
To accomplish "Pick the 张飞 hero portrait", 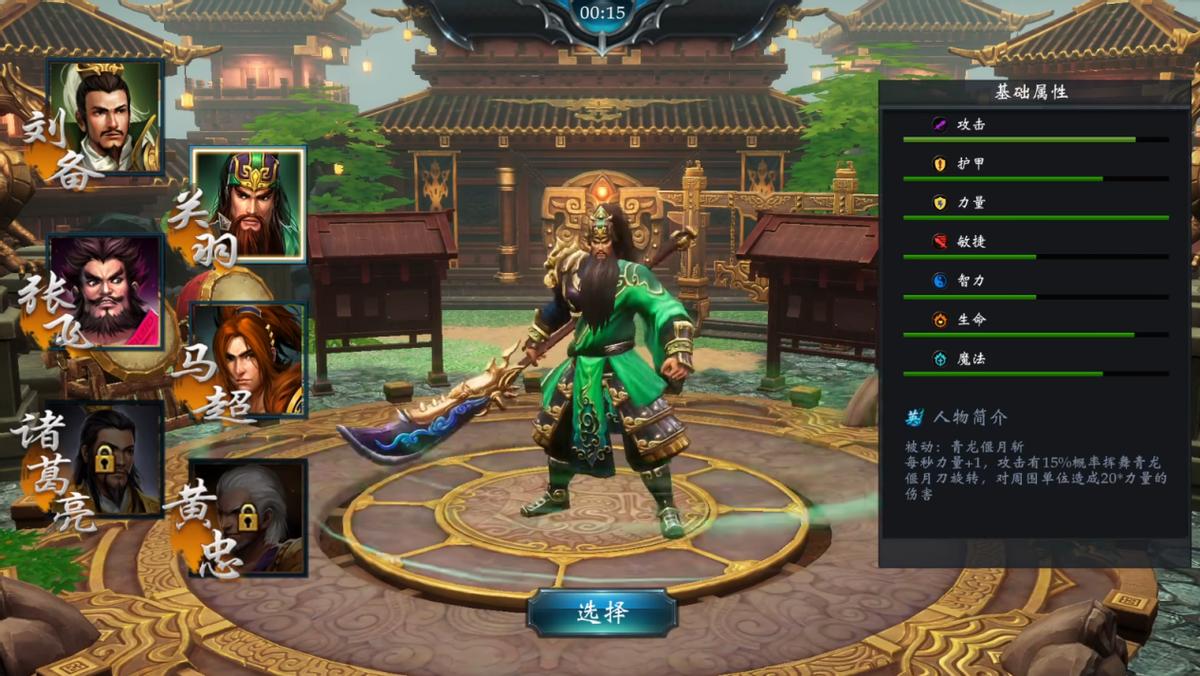I will pyautogui.click(x=106, y=291).
